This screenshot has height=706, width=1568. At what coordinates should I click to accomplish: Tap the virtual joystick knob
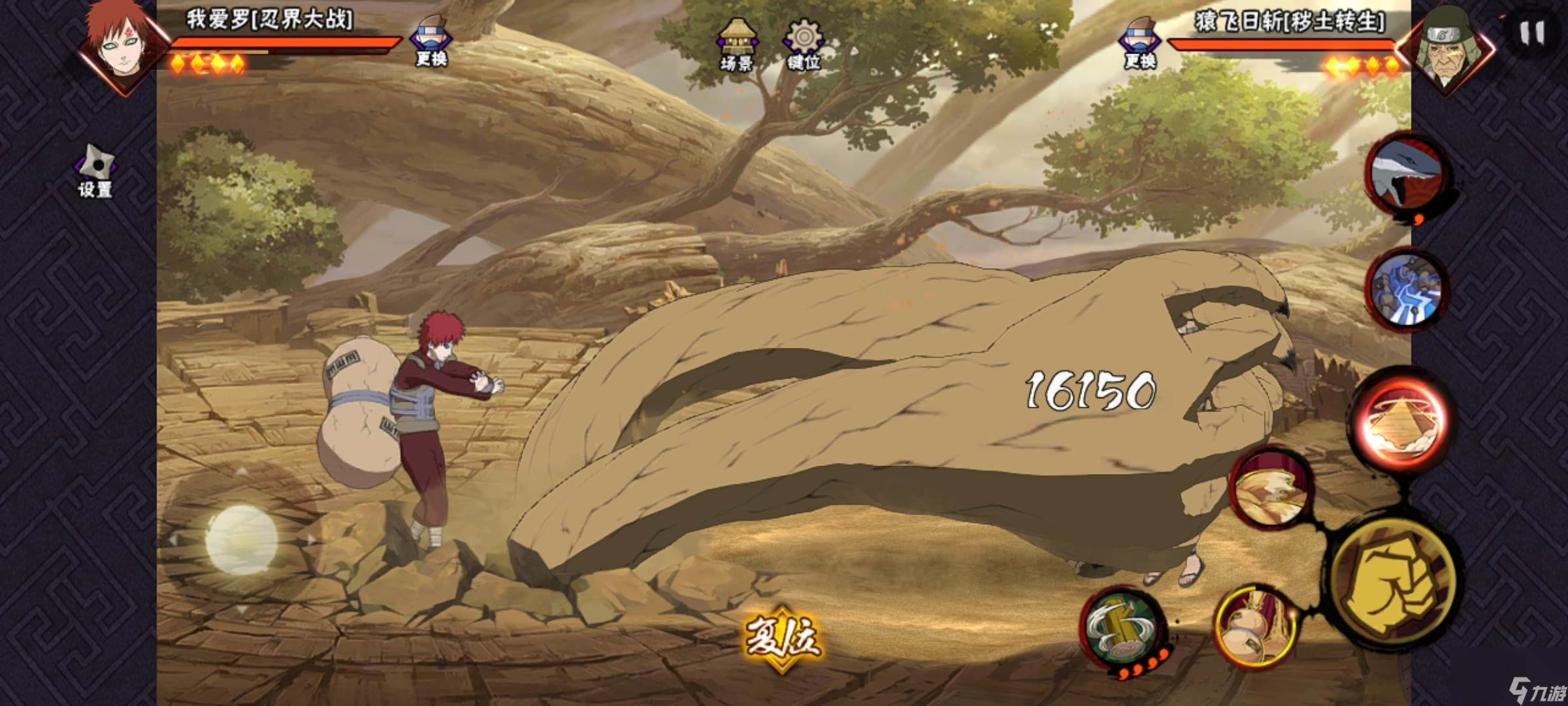click(x=241, y=540)
